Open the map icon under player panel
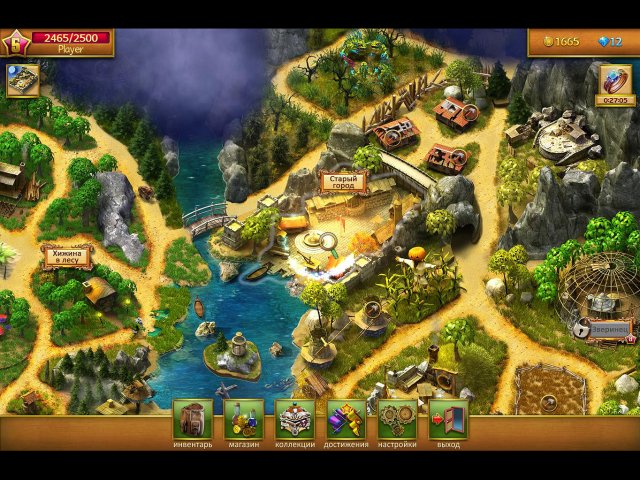 click(x=22, y=81)
